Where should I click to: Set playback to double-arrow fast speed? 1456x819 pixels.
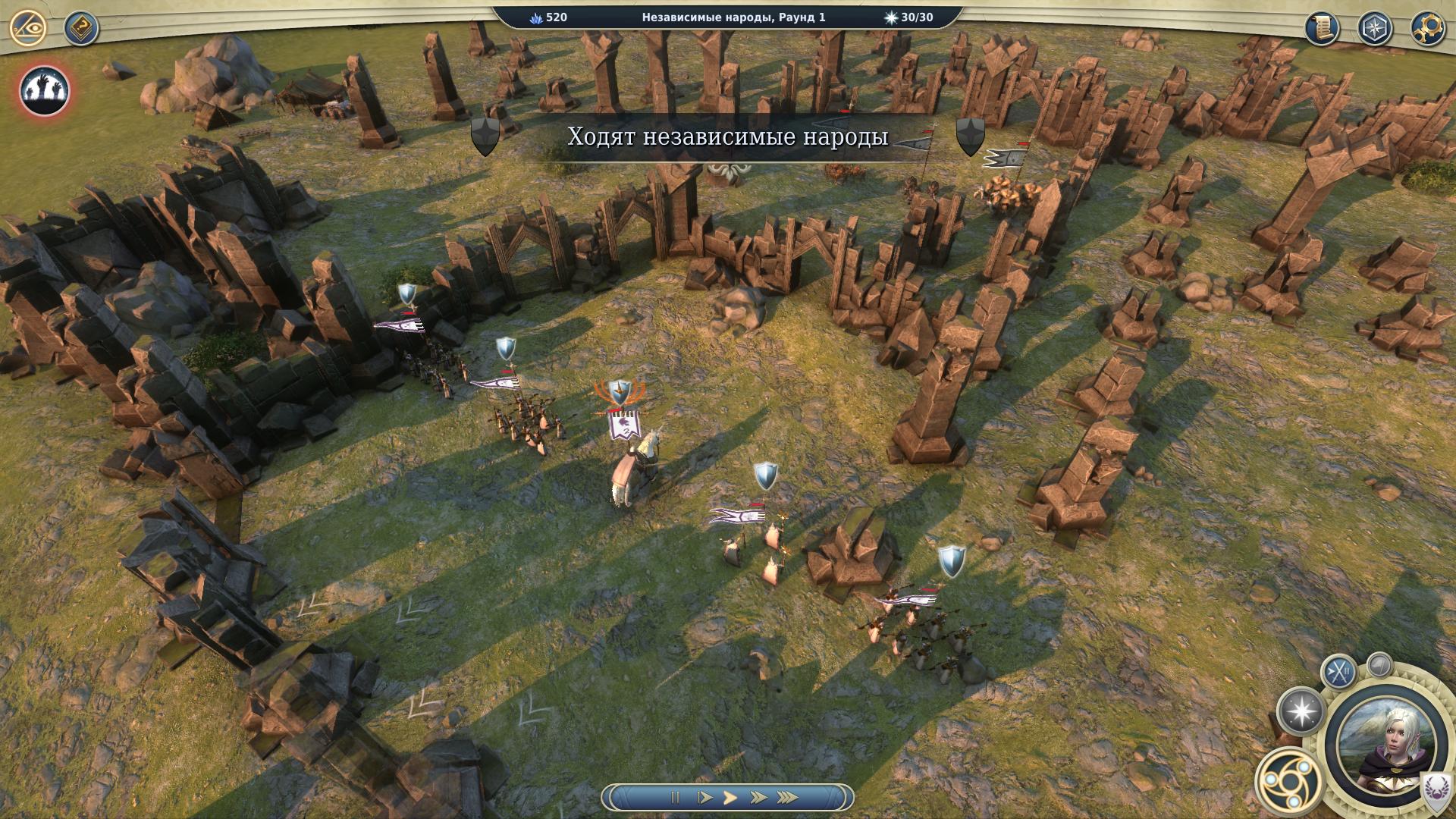click(x=758, y=797)
